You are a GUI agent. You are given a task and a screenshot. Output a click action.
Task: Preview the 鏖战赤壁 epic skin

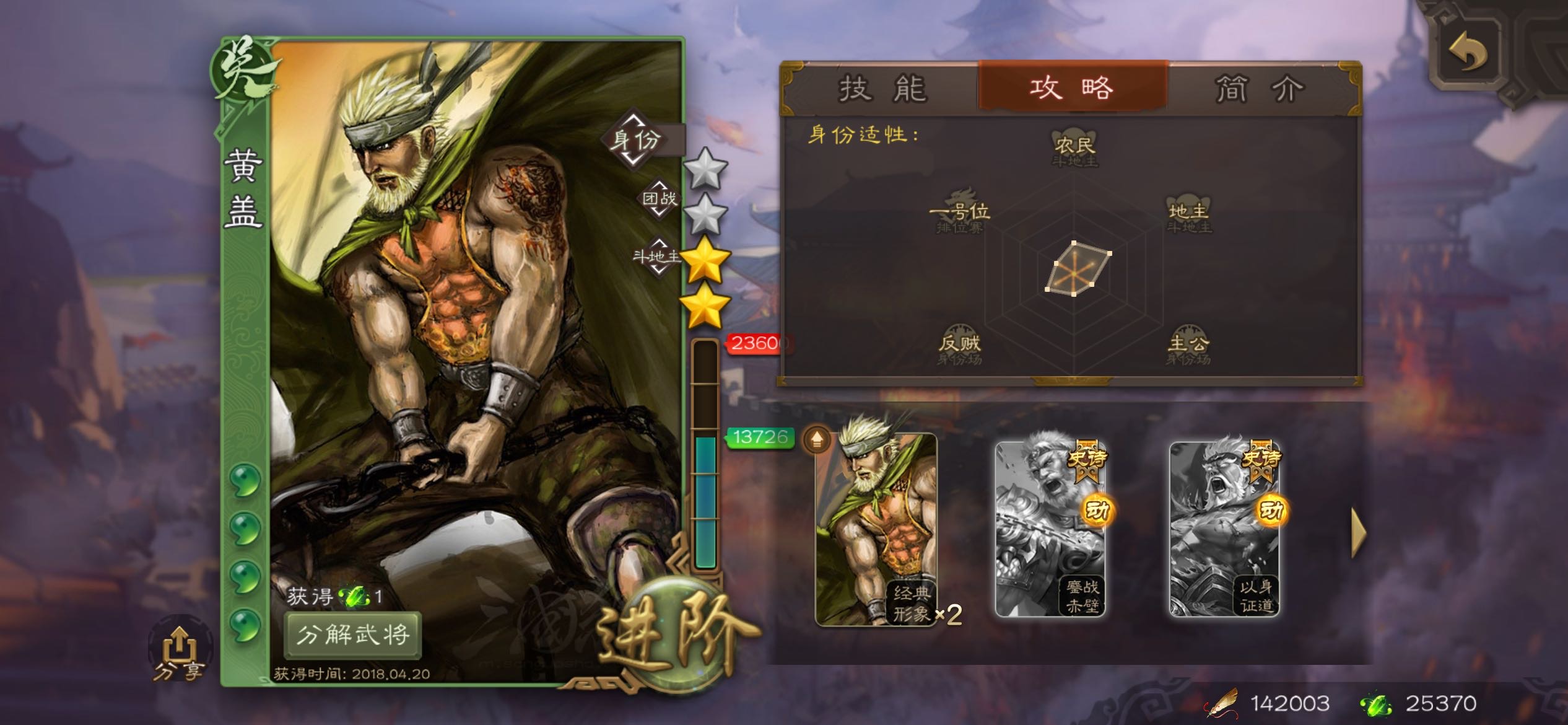(x=1050, y=530)
